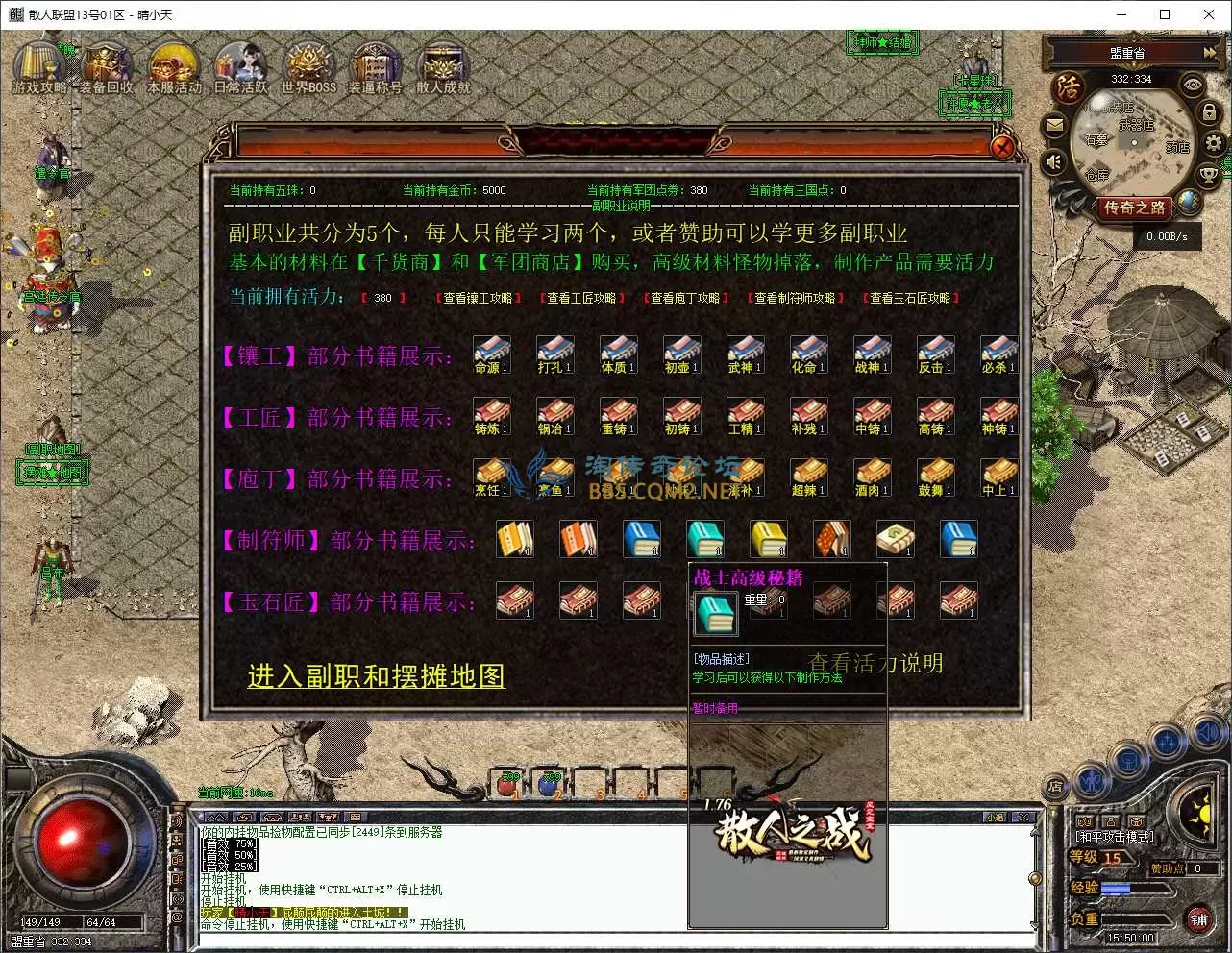The image size is (1232, 953).
Task: Open 查看工匠攻略 guide link
Action: click(x=581, y=298)
